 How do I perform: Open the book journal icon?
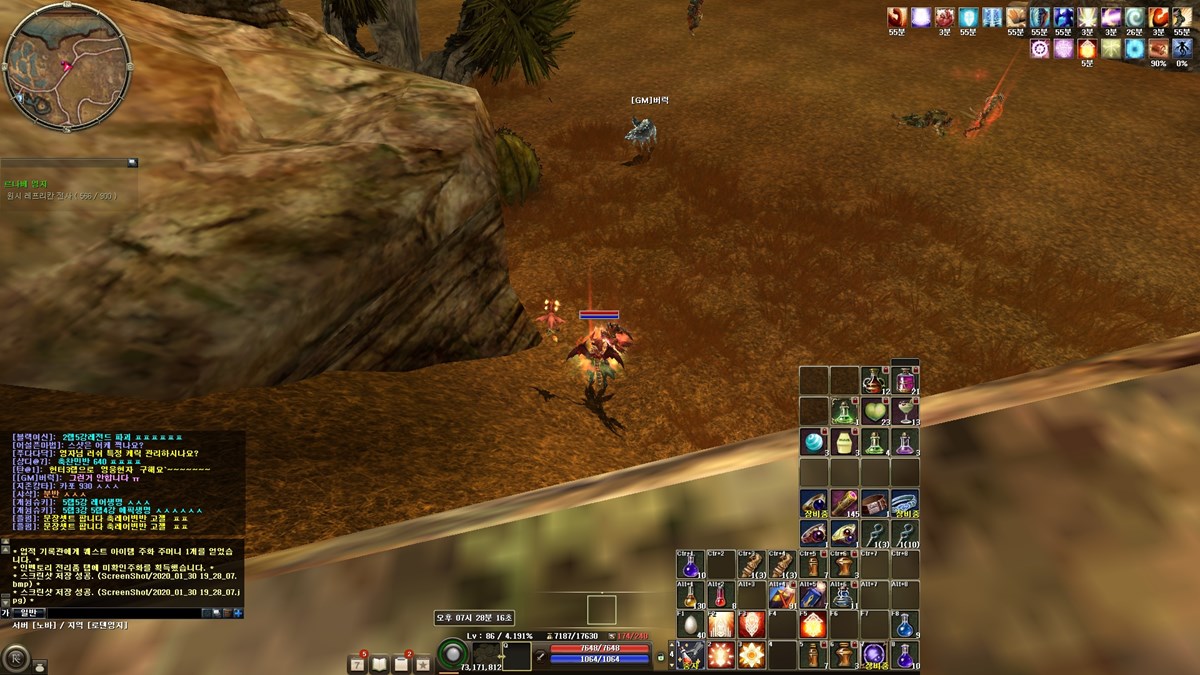tap(379, 663)
